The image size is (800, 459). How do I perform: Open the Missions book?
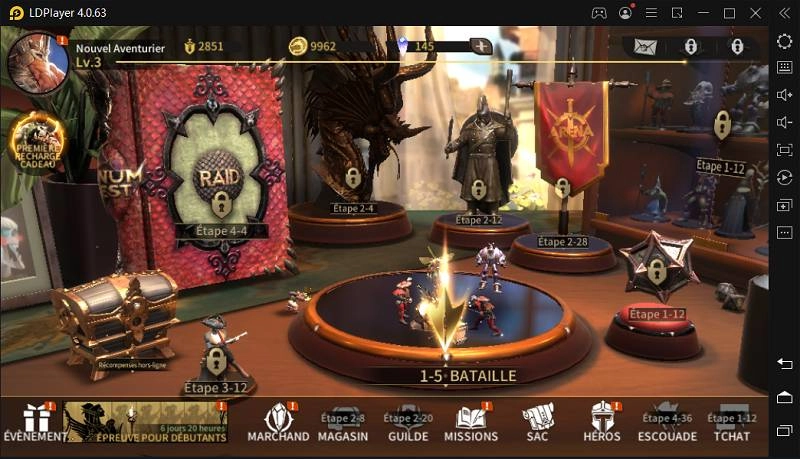(471, 421)
